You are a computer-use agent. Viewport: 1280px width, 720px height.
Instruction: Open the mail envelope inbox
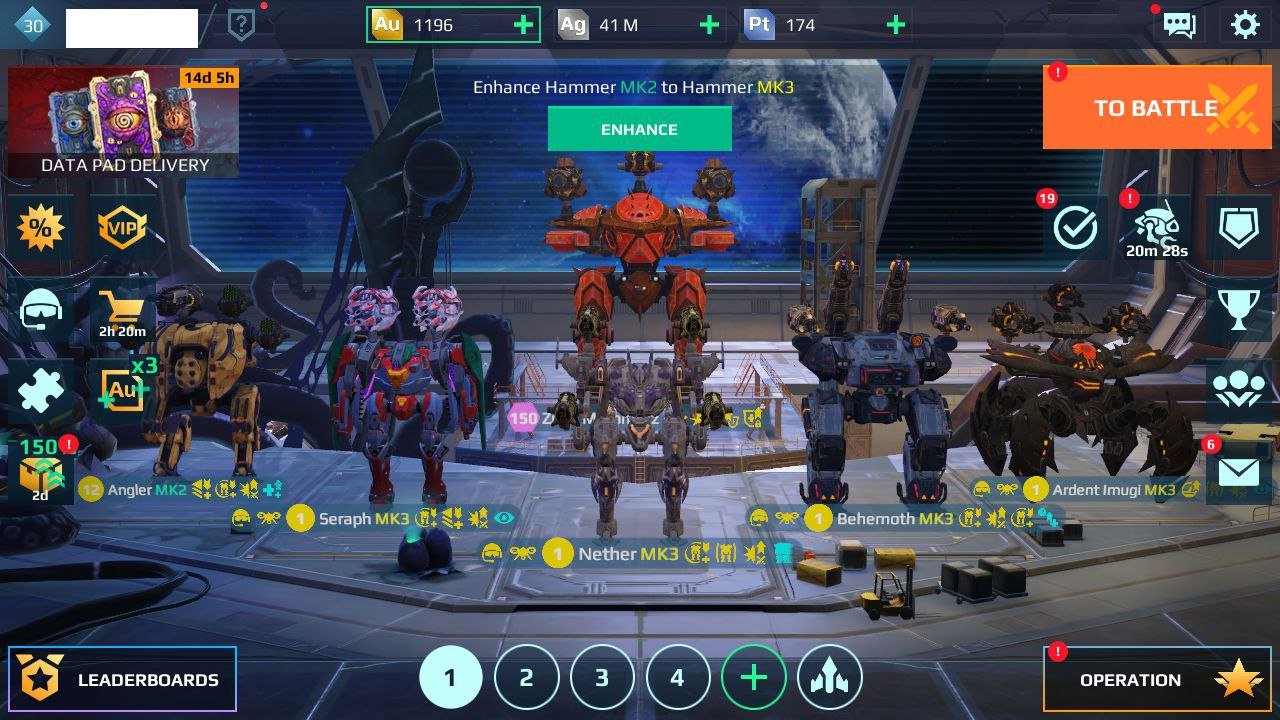click(x=1238, y=471)
